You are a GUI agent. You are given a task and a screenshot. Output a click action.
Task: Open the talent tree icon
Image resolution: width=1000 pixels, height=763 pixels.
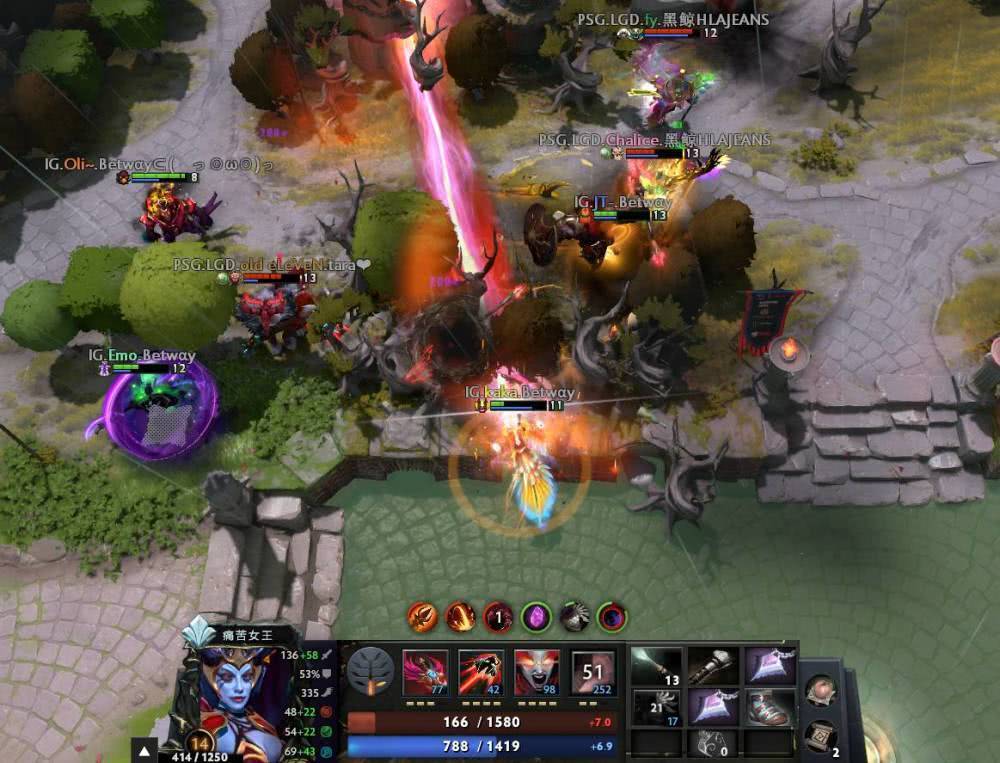pos(370,671)
